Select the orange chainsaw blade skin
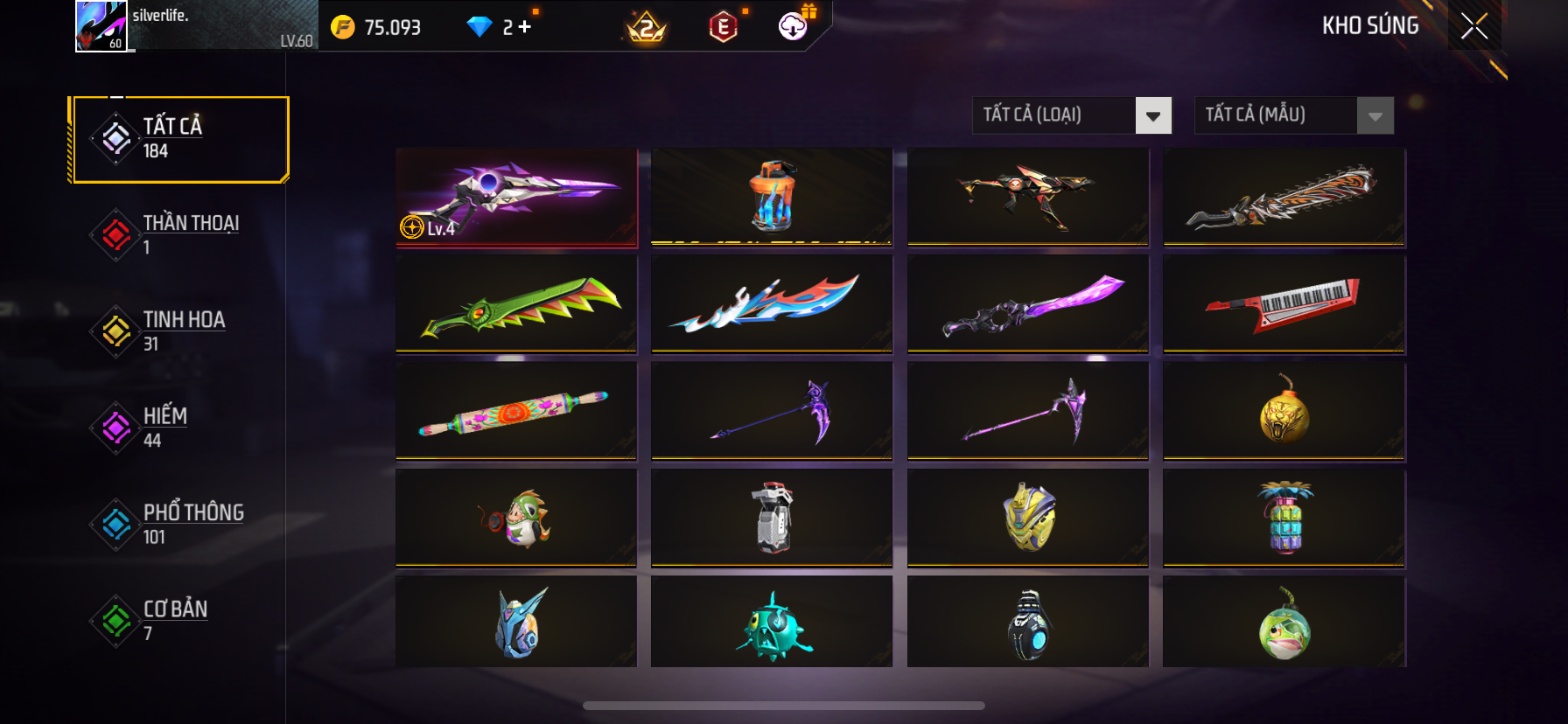 pos(1284,197)
